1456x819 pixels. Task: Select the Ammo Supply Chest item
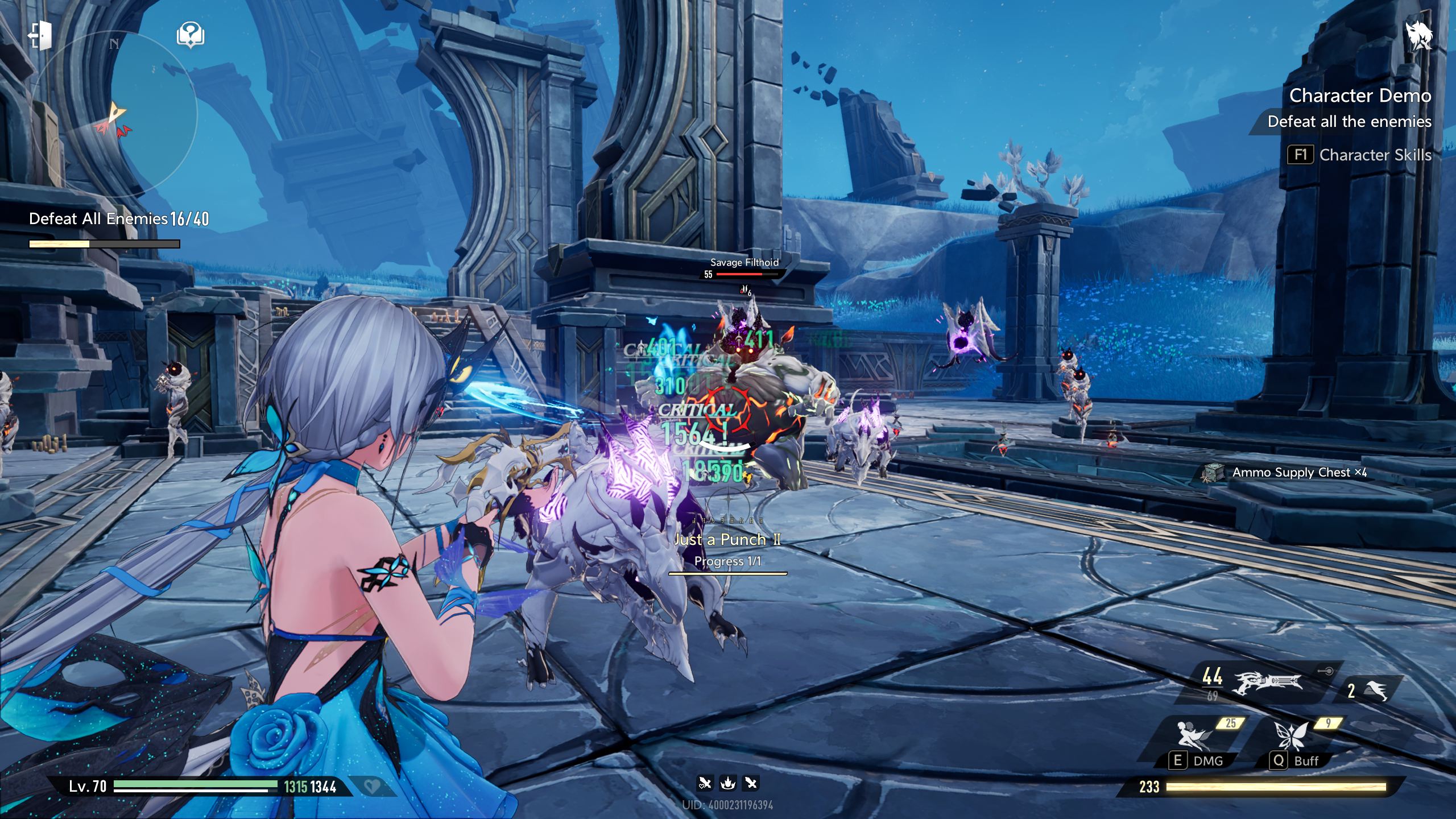[1285, 473]
